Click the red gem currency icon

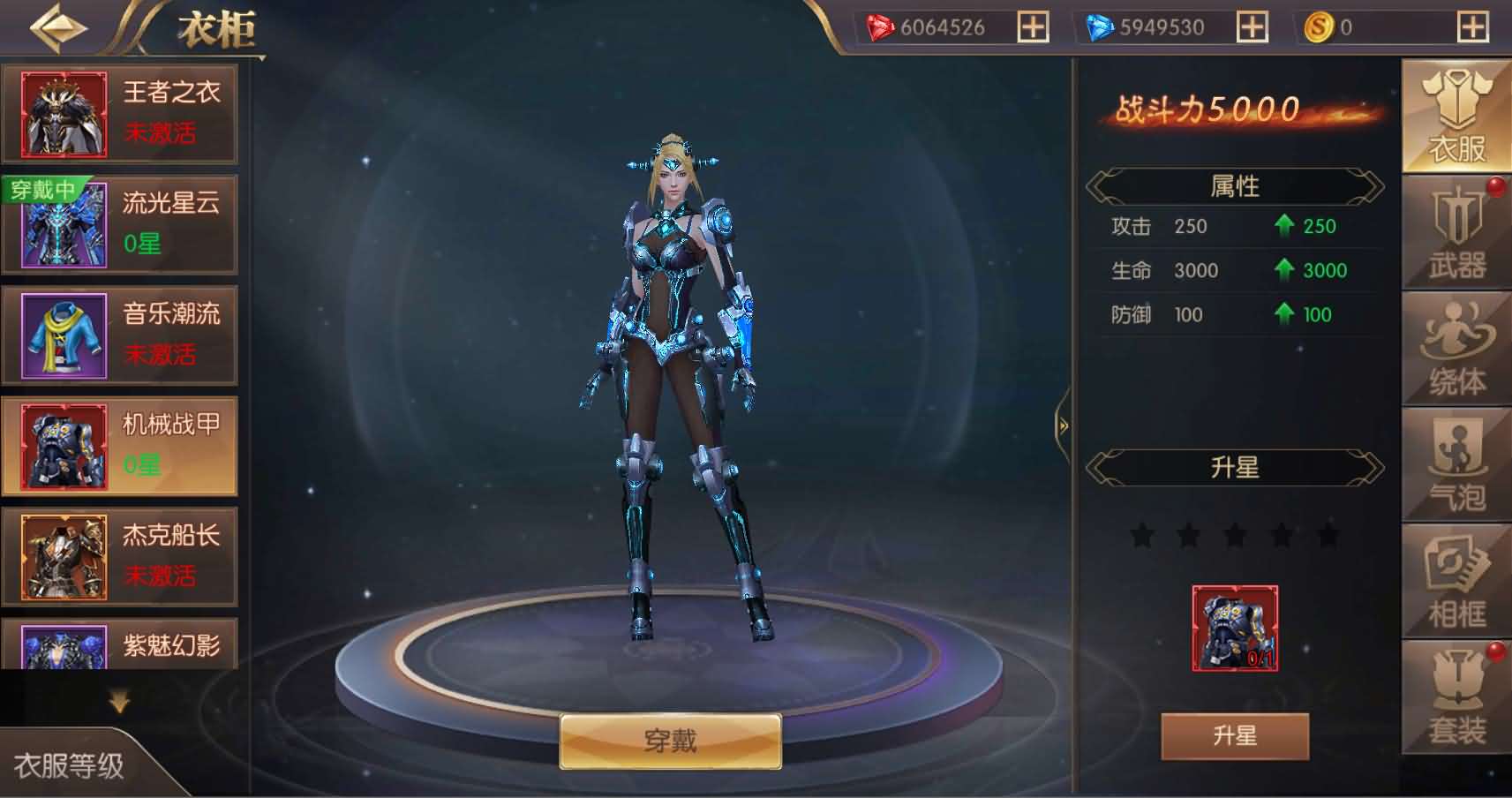[877, 26]
